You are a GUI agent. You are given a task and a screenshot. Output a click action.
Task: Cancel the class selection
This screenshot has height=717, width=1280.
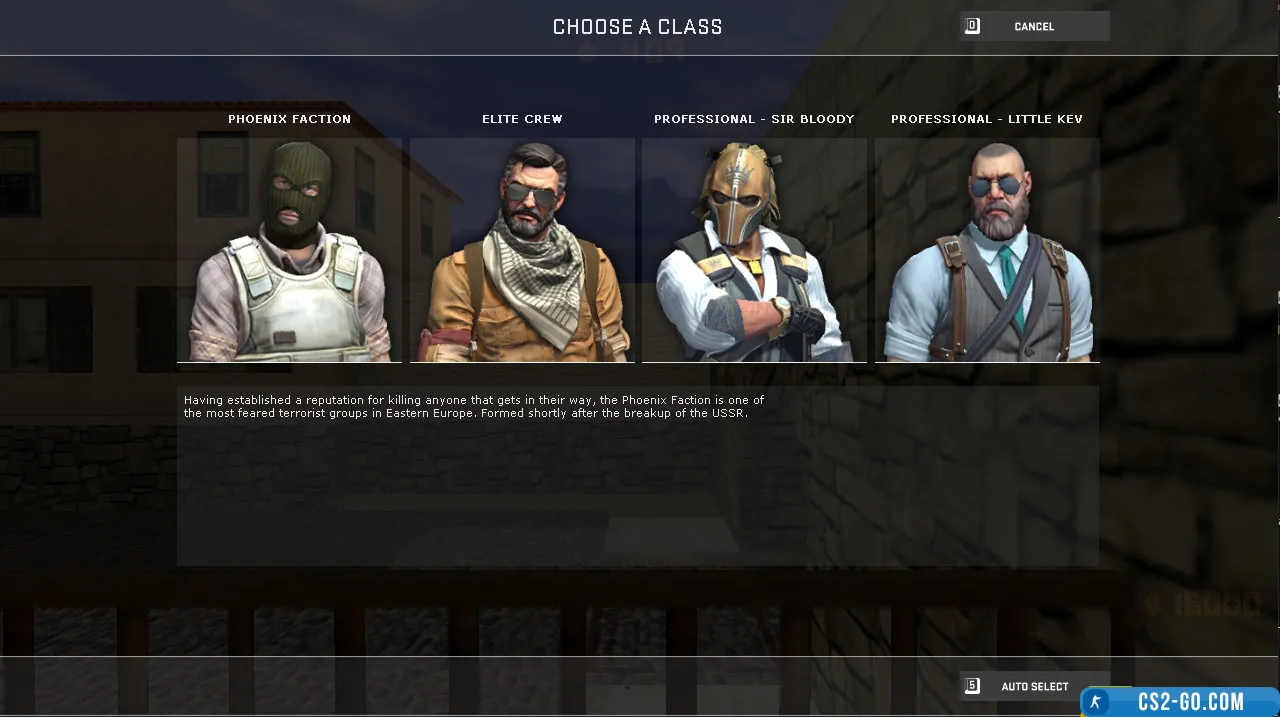pos(1034,27)
